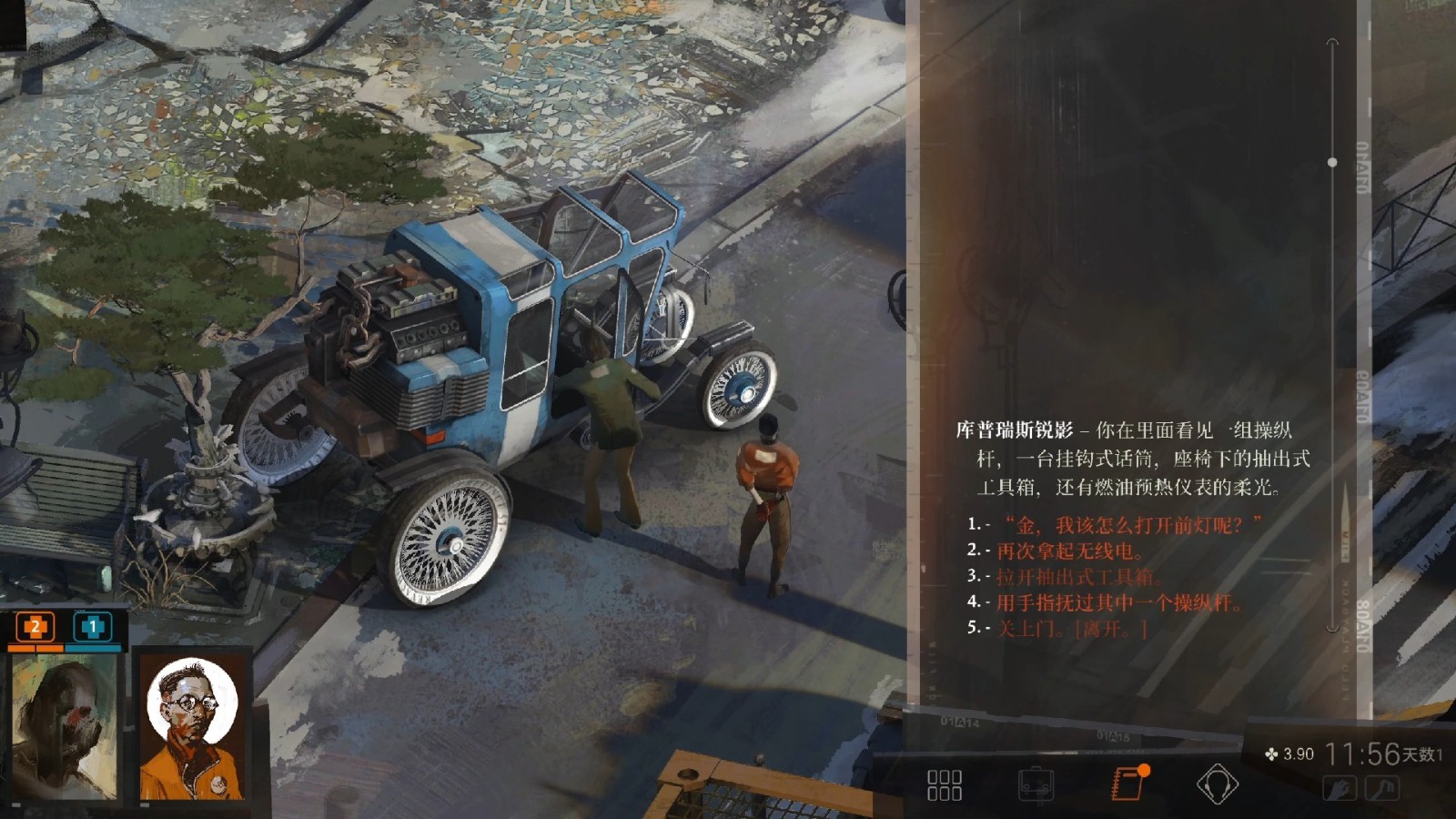Use the blue morale heal button

[92, 626]
